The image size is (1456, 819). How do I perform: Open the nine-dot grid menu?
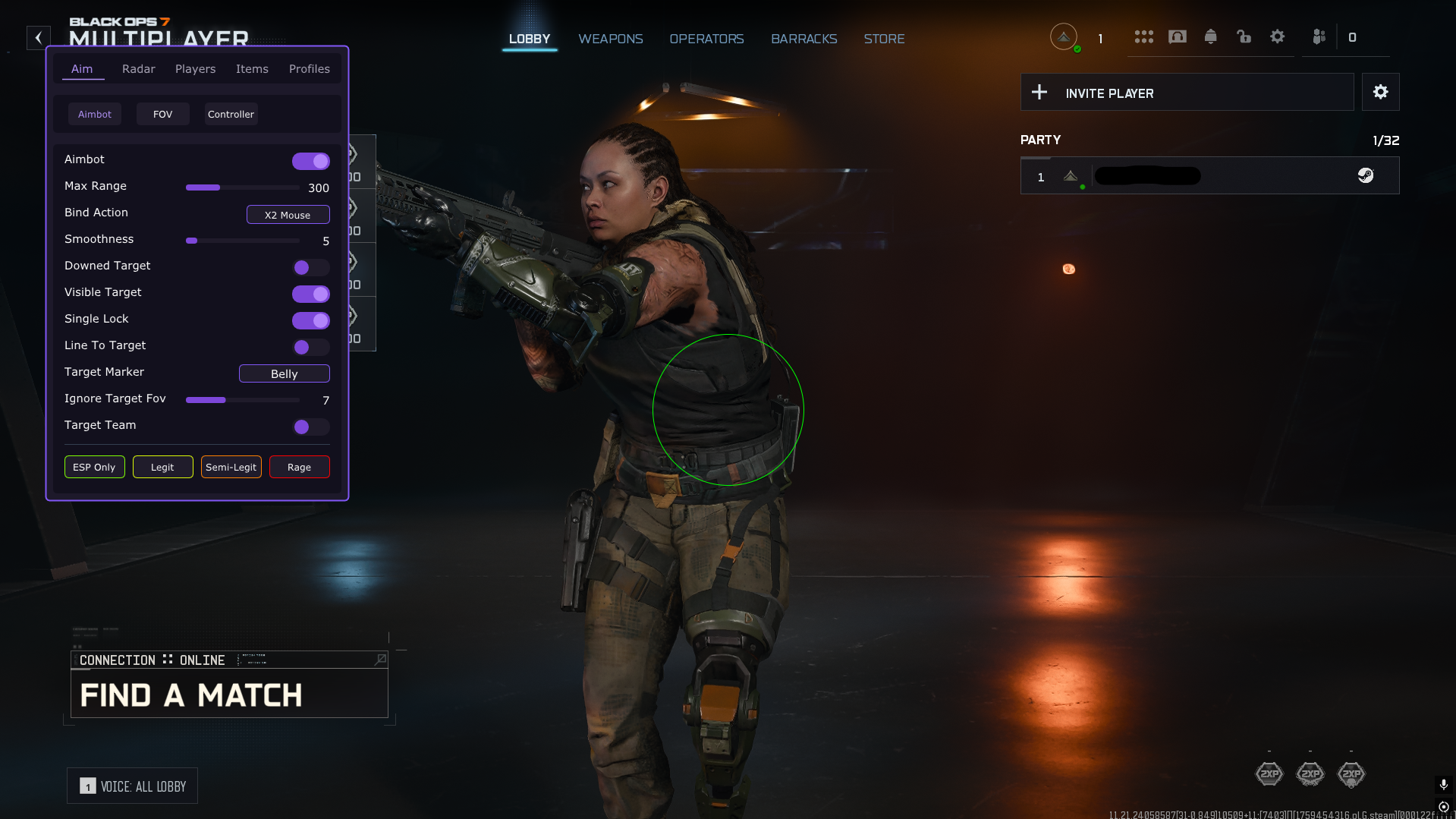click(1144, 36)
